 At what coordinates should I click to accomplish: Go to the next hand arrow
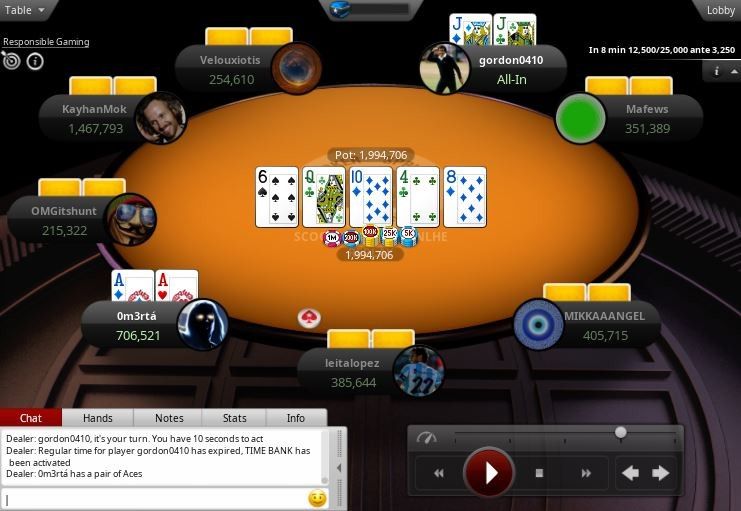click(660, 473)
